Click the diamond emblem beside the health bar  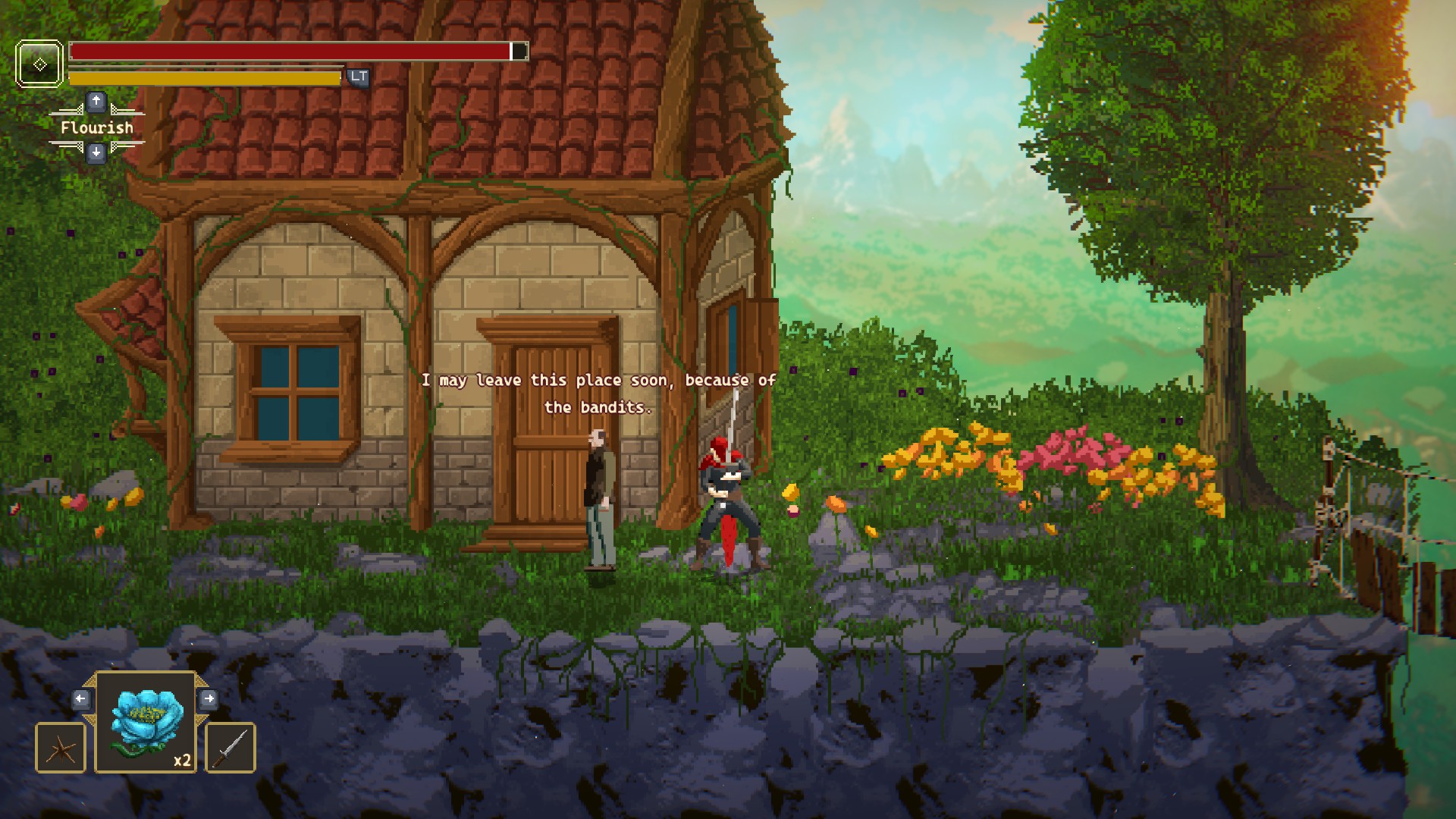(39, 64)
